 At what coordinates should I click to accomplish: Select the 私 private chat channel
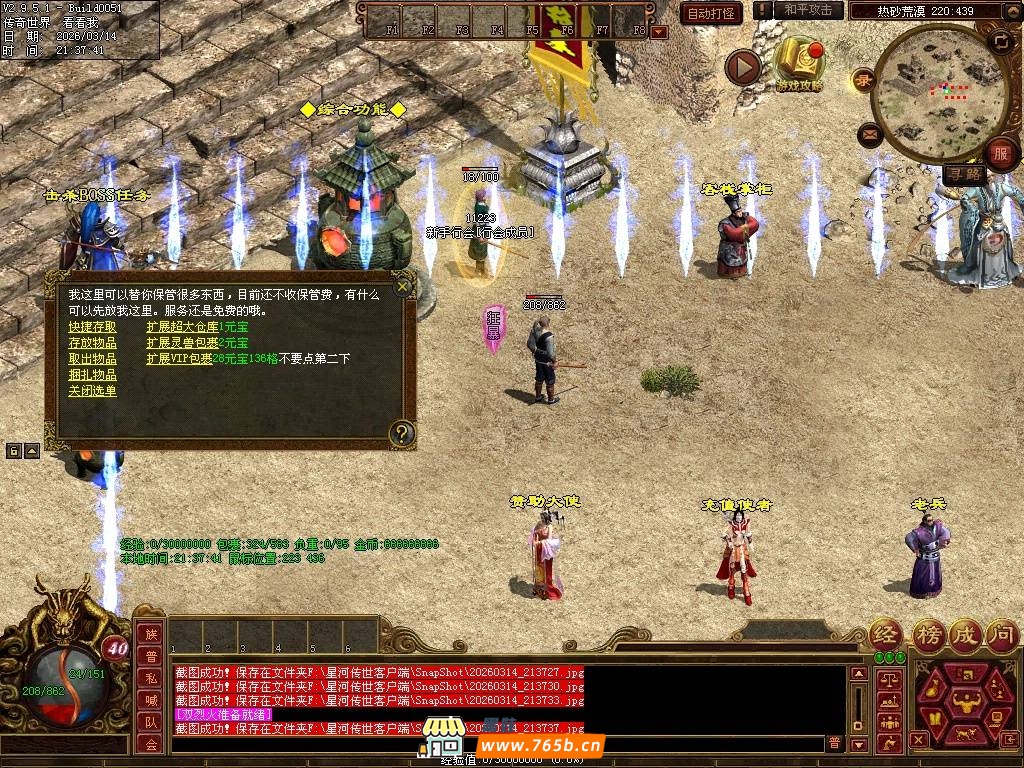(x=151, y=677)
